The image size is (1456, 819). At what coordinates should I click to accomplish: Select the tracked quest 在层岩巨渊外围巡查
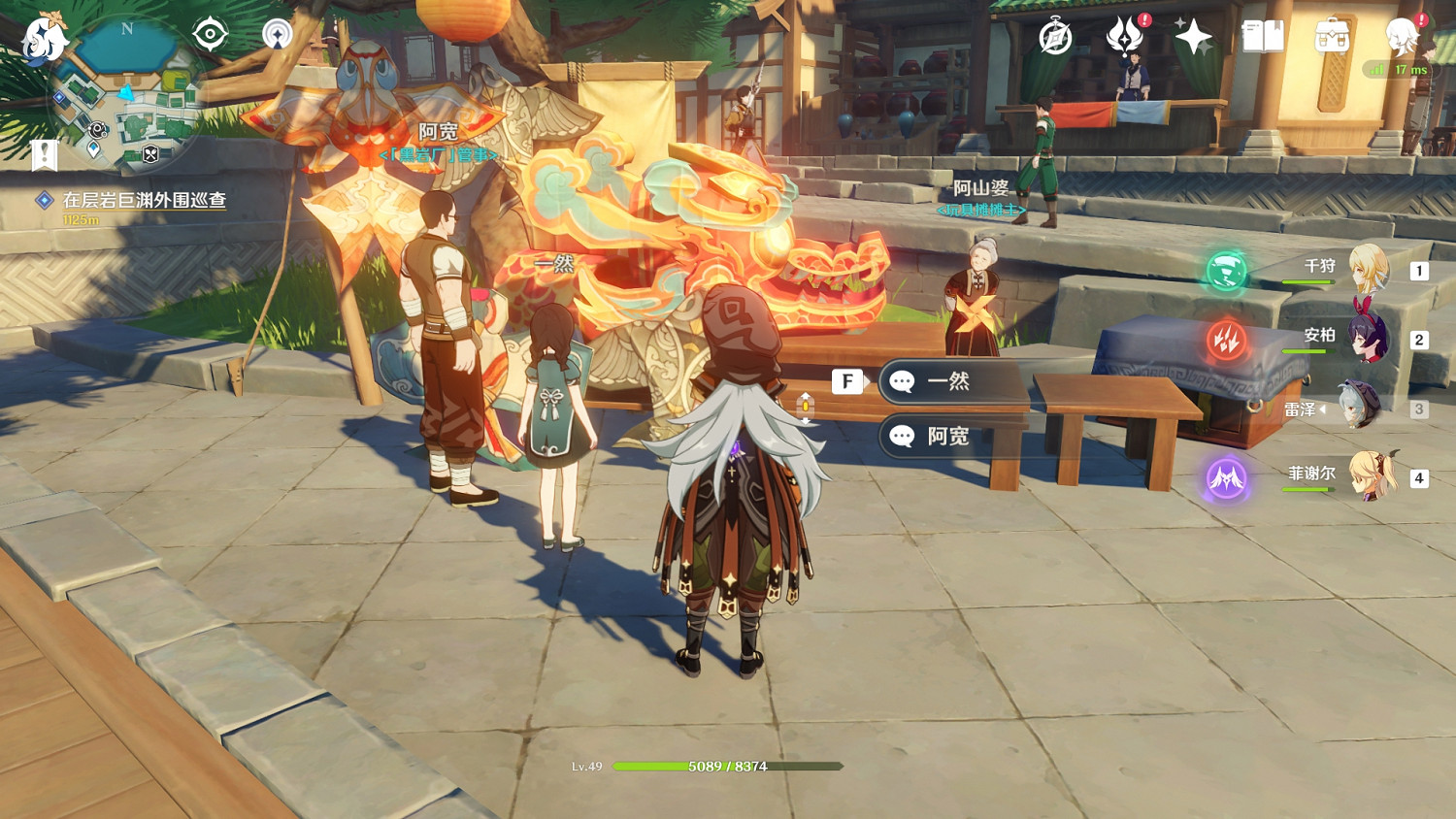pos(144,200)
